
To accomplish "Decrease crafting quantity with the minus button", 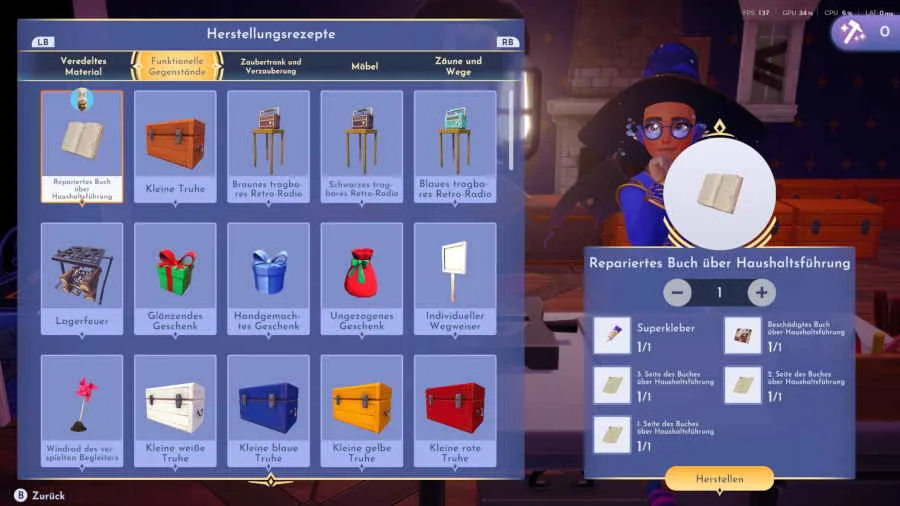I will pos(677,293).
